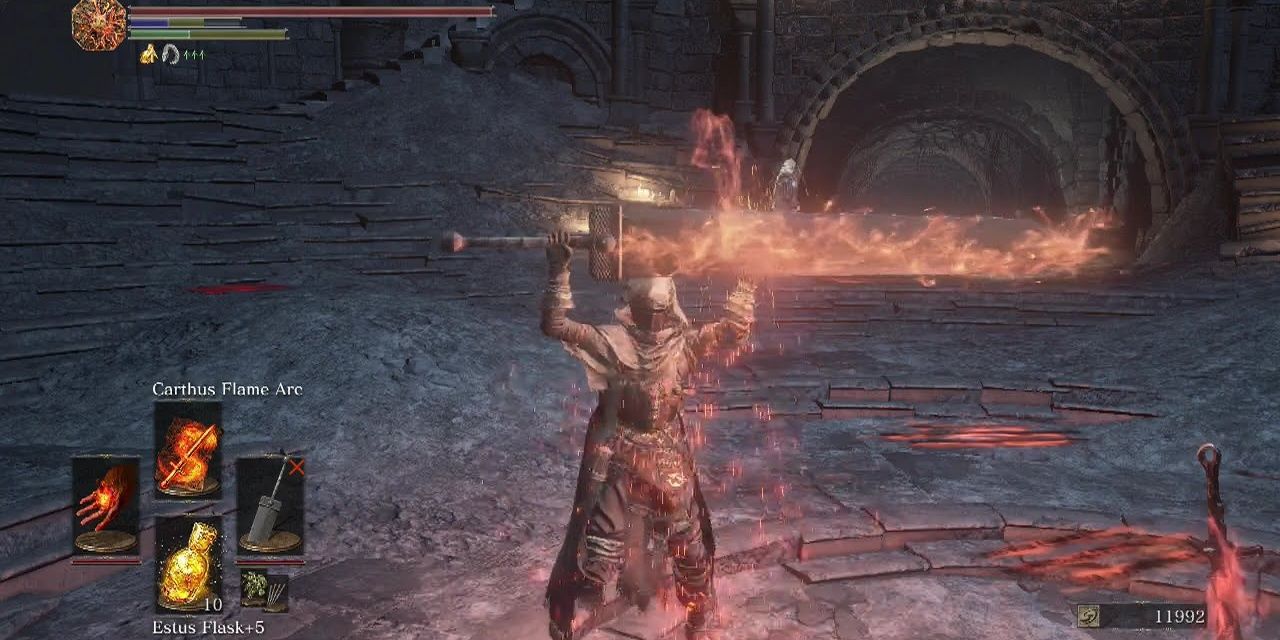The height and width of the screenshot is (640, 1280).
Task: Select the throwing needles pouch item
Action: pos(276,593)
